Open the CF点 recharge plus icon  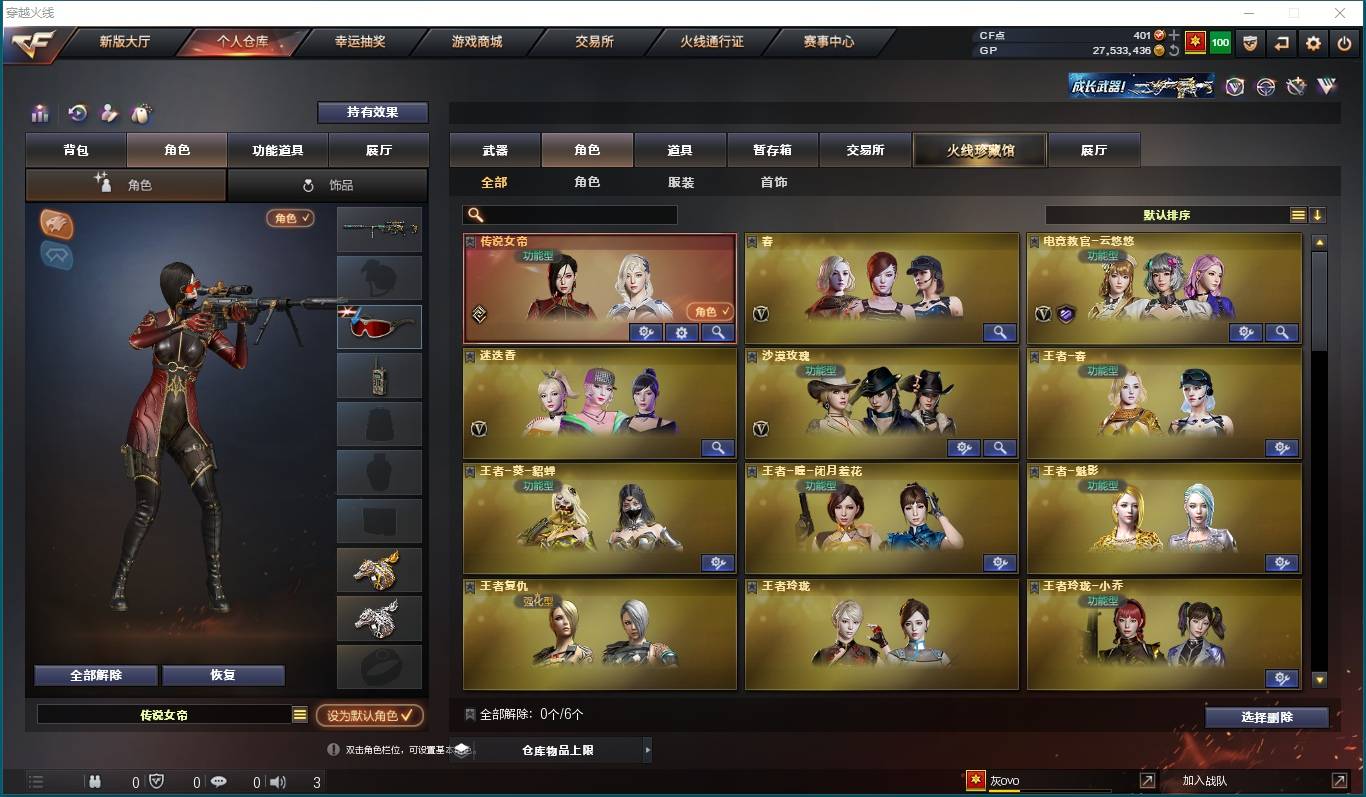pyautogui.click(x=1173, y=36)
